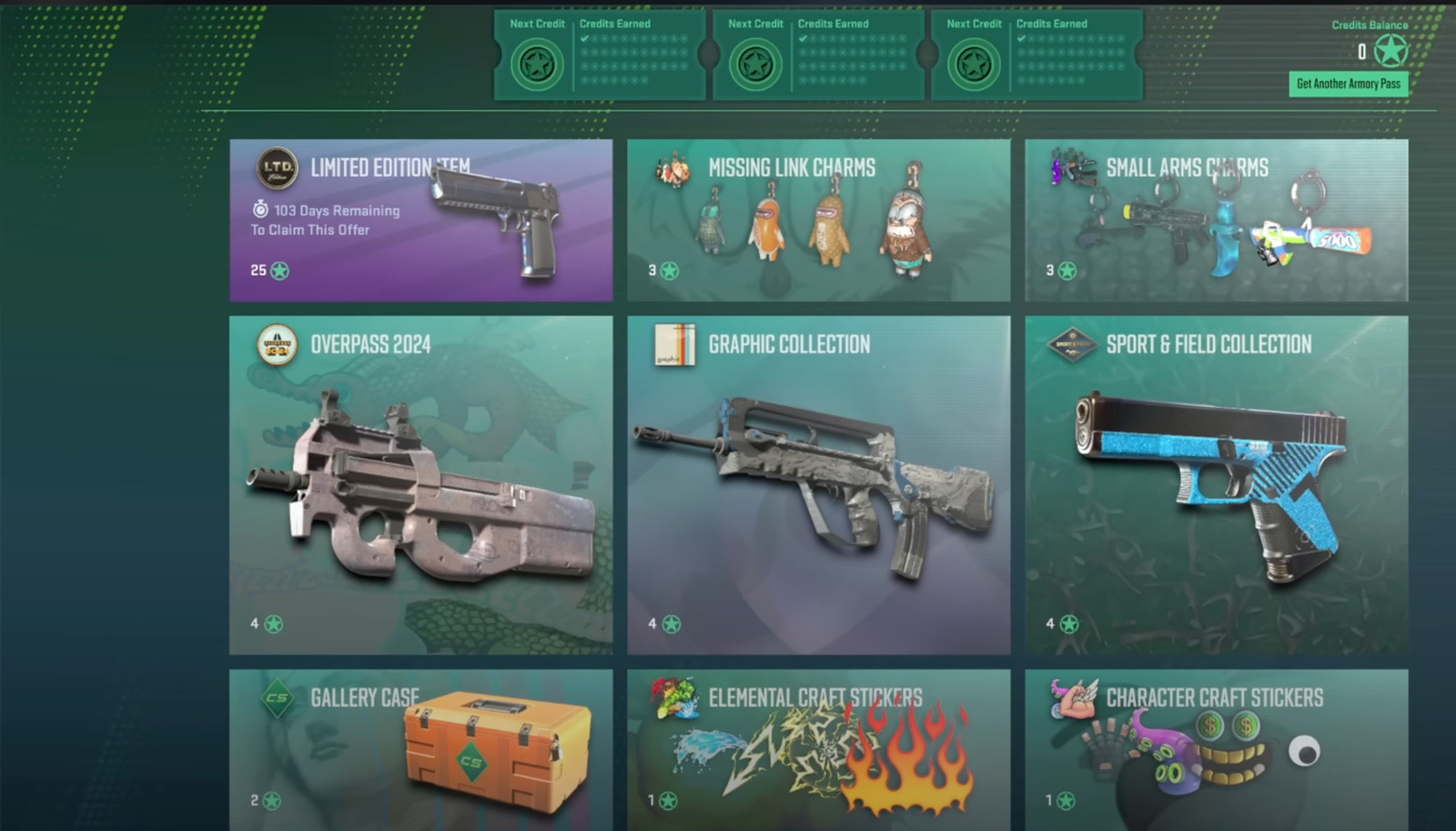Click the Get Another Armory Pass button
The image size is (1456, 831).
pos(1349,84)
